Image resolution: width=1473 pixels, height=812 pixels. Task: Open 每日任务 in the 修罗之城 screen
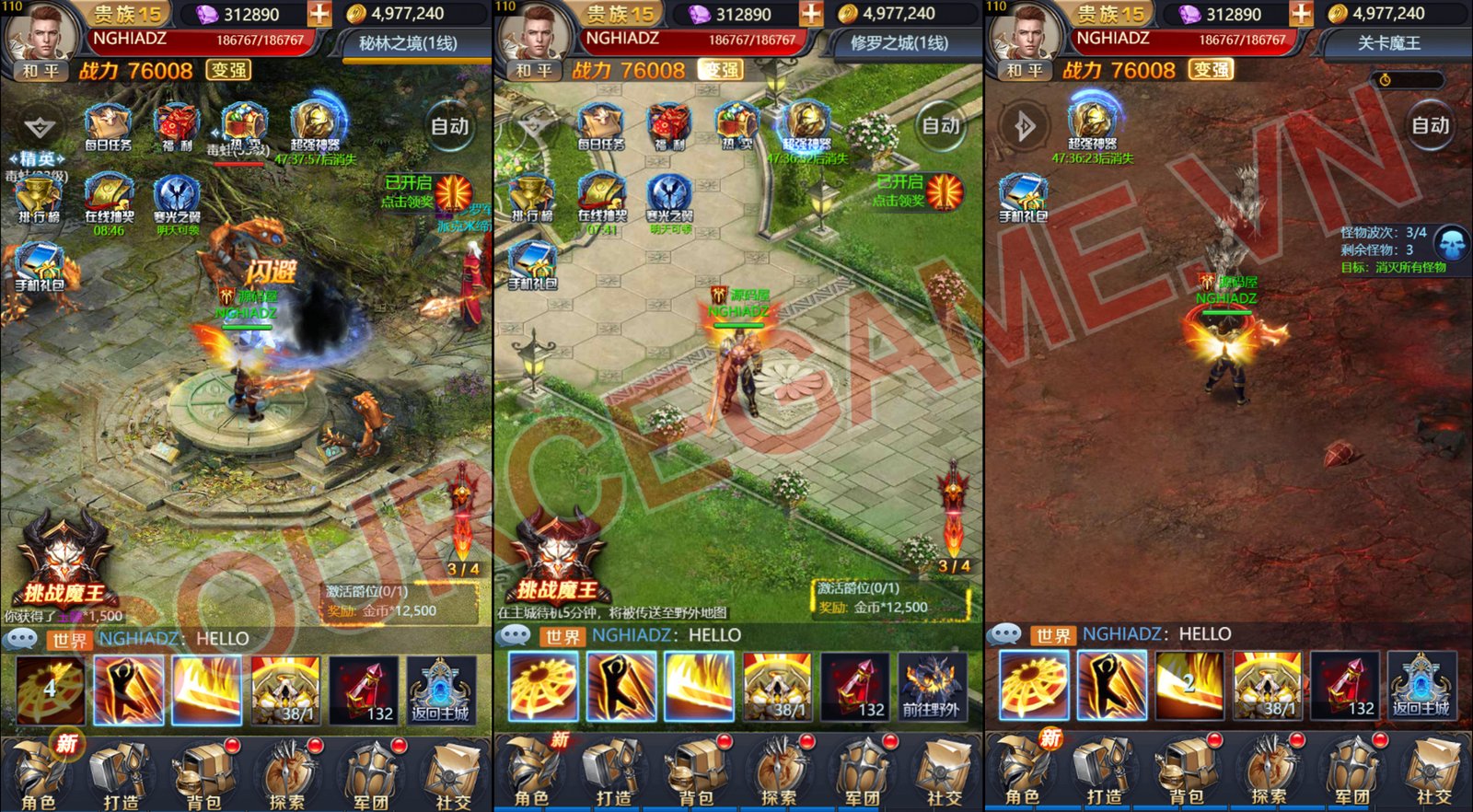(x=600, y=127)
